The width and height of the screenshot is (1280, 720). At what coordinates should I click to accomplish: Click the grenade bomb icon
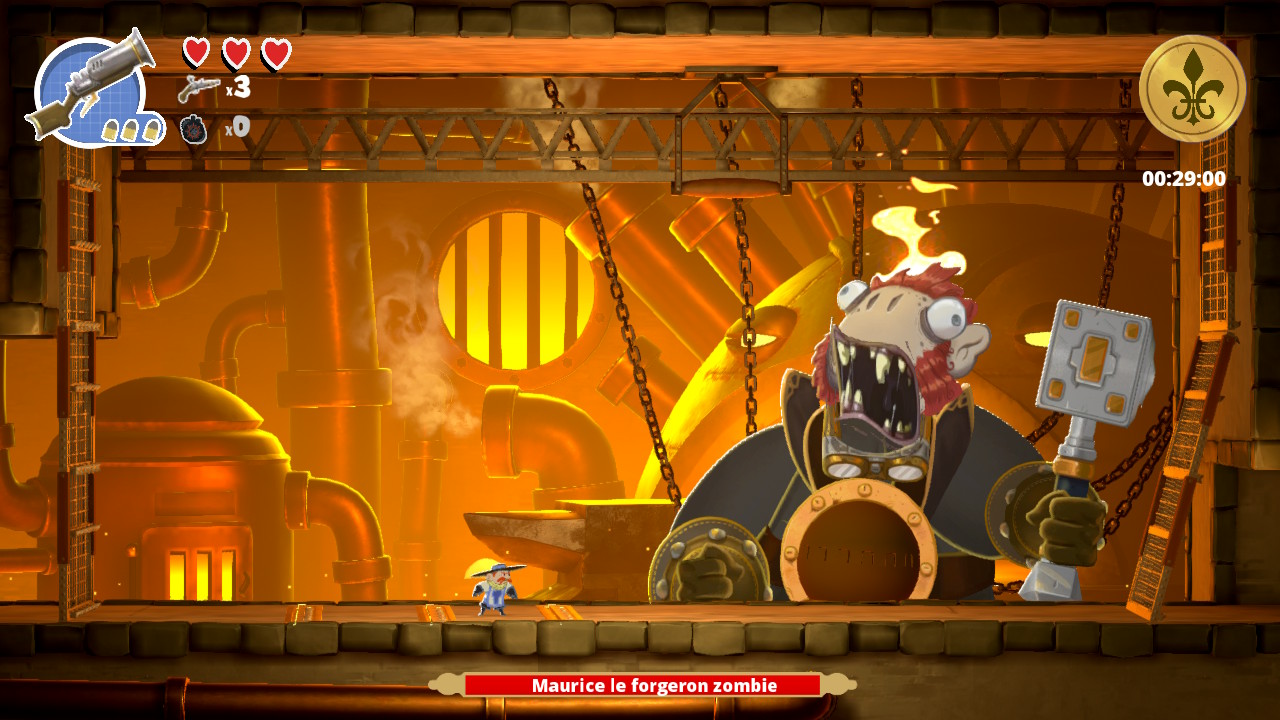(x=194, y=128)
